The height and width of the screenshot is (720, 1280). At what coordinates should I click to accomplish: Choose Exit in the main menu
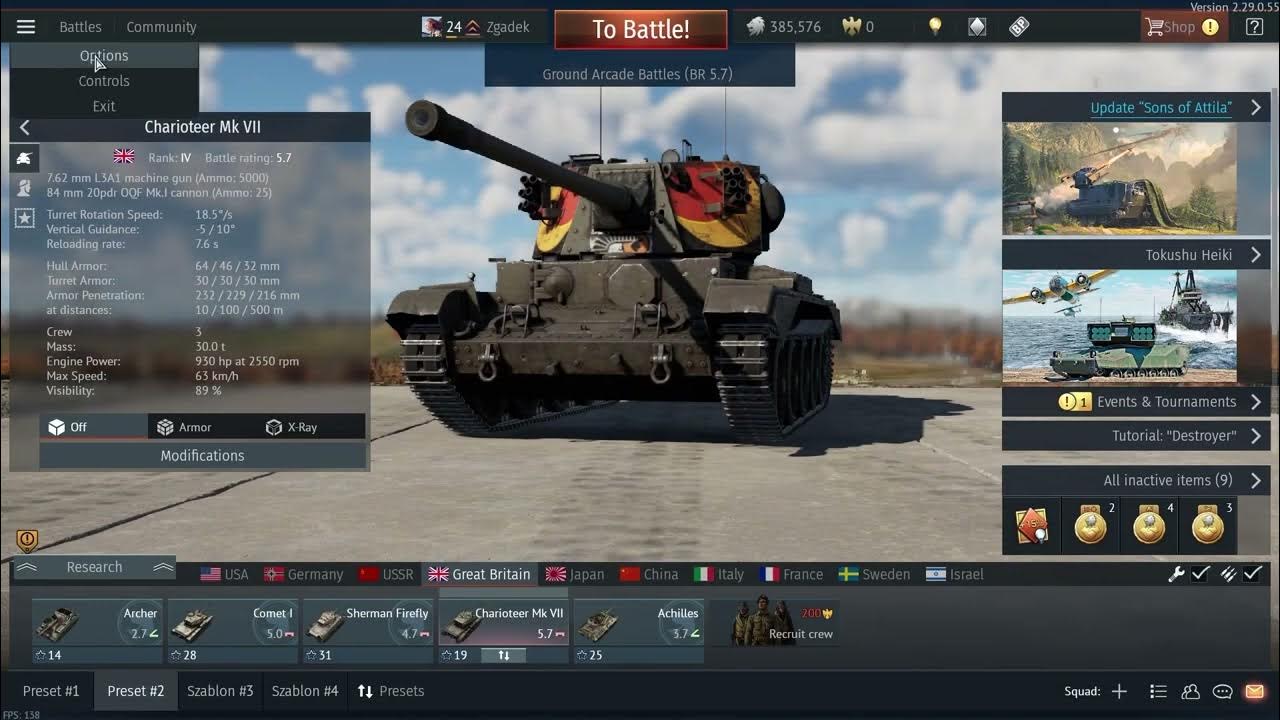coord(104,106)
